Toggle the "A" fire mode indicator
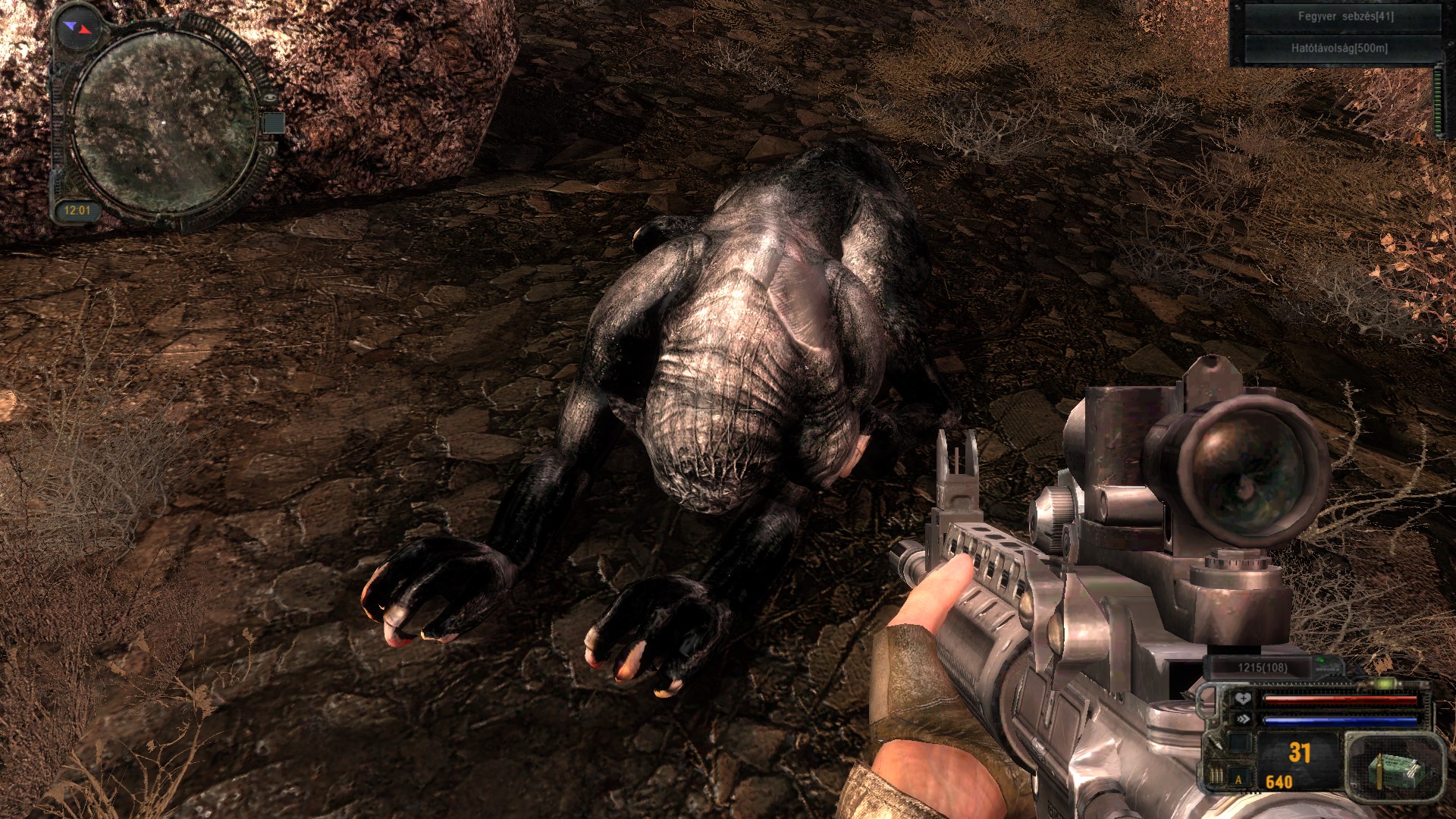 click(1239, 779)
